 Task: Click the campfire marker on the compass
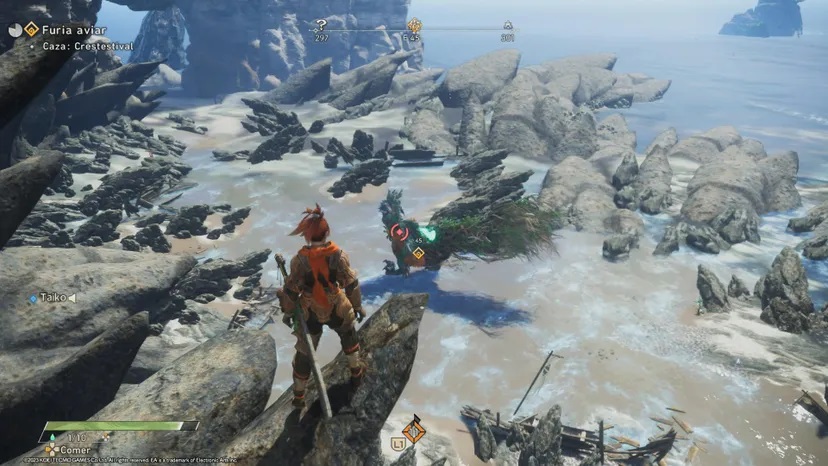tap(507, 26)
